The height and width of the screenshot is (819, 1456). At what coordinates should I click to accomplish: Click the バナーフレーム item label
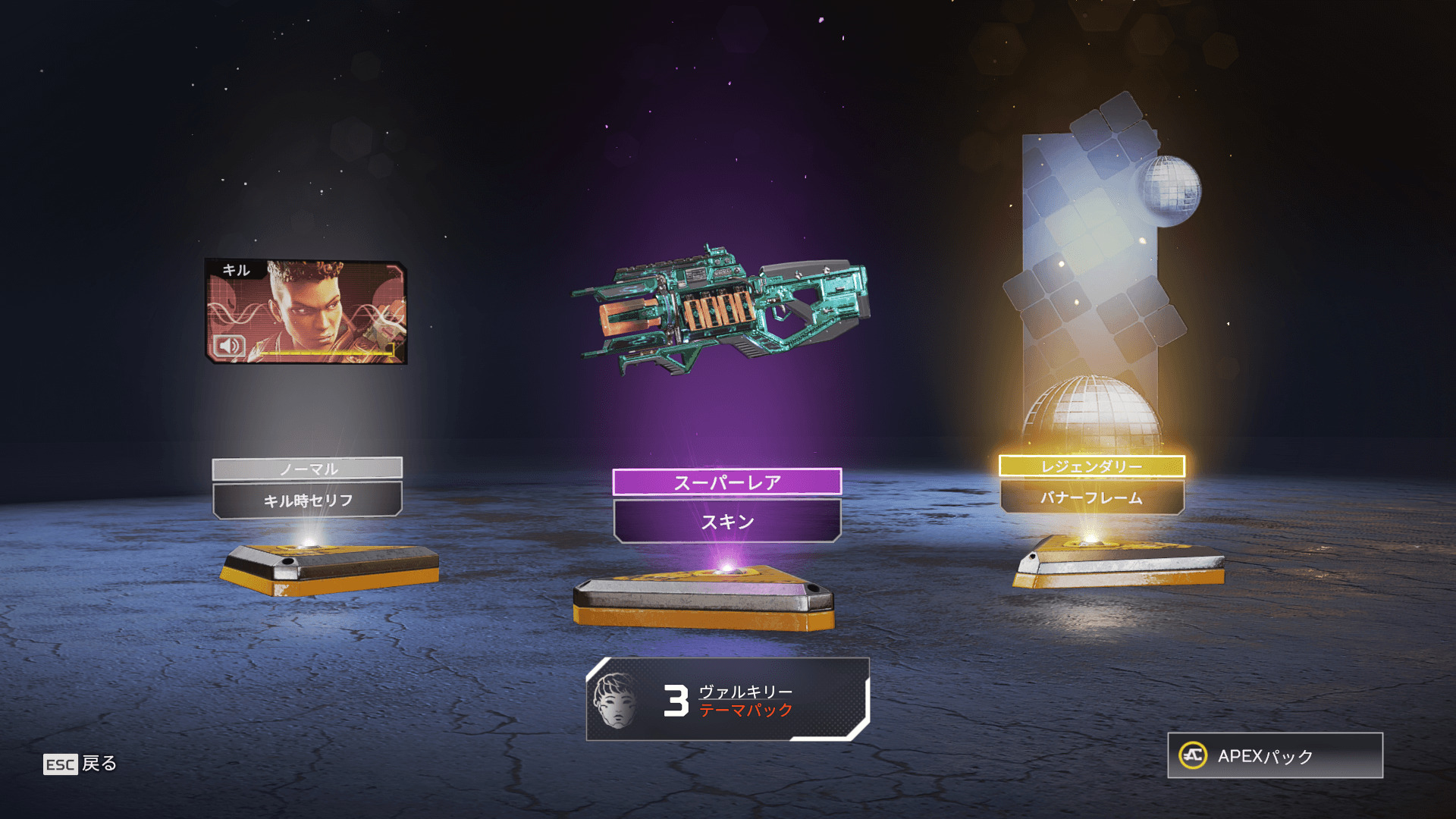click(x=1091, y=498)
